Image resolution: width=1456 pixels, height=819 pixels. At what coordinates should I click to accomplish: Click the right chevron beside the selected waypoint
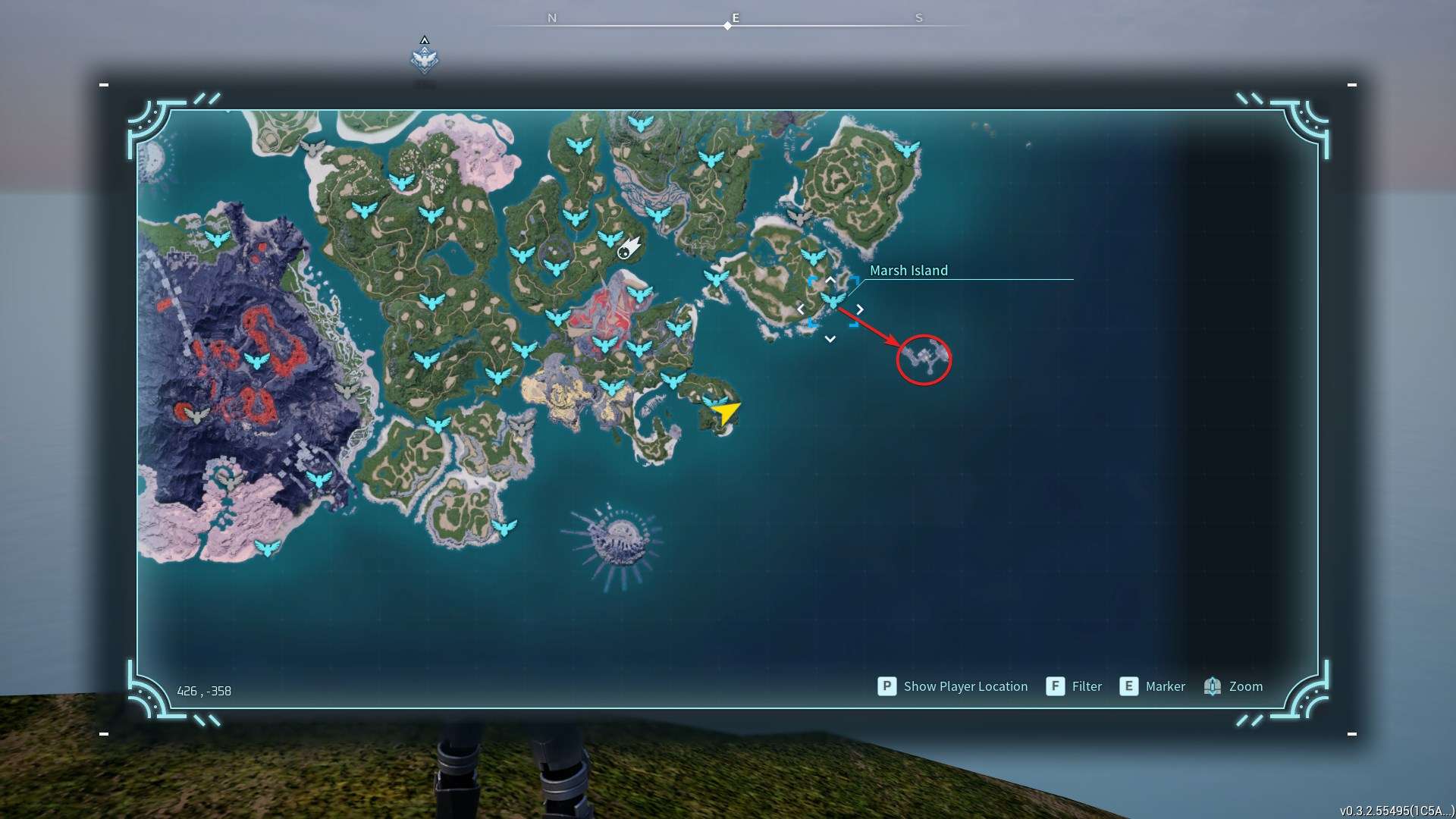[860, 309]
